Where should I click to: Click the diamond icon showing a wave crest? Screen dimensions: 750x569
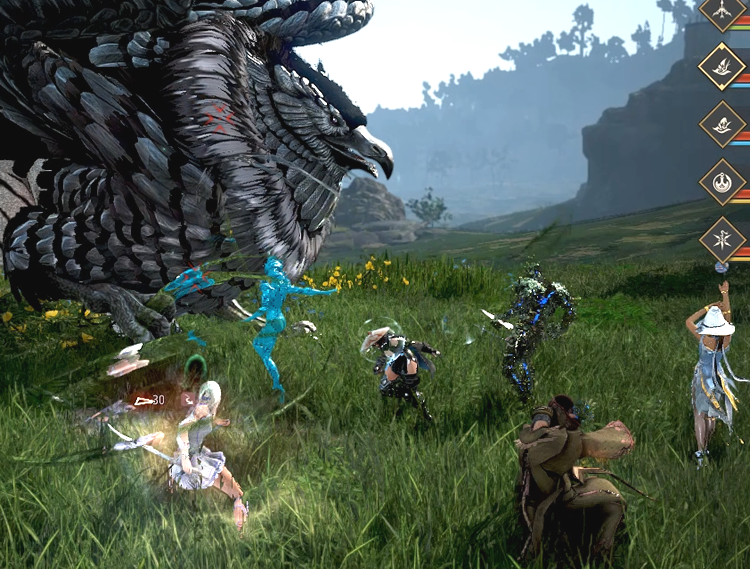(723, 124)
